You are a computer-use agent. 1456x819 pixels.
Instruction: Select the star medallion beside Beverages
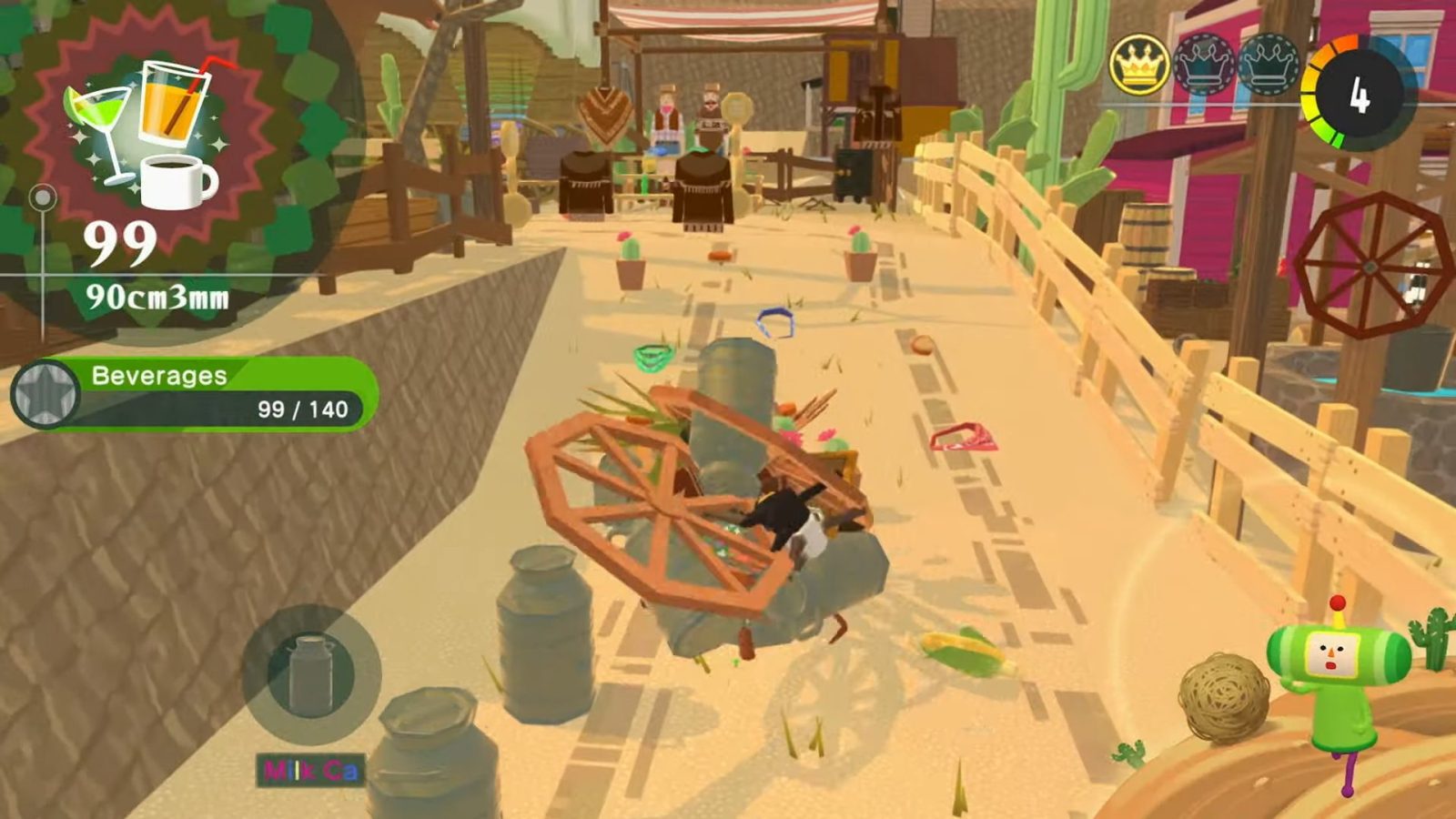coord(45,394)
